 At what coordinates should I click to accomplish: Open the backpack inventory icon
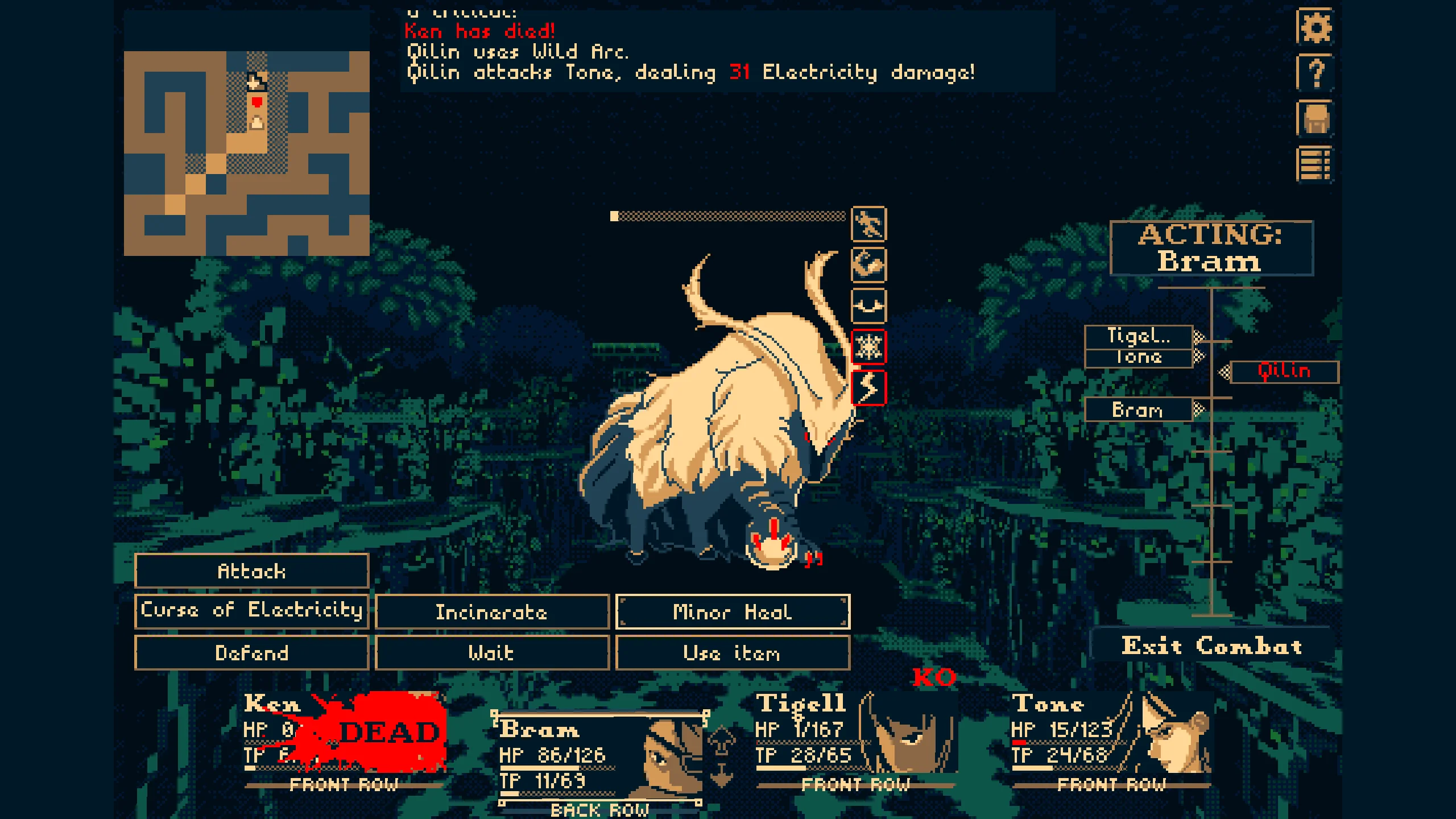pyautogui.click(x=1315, y=119)
